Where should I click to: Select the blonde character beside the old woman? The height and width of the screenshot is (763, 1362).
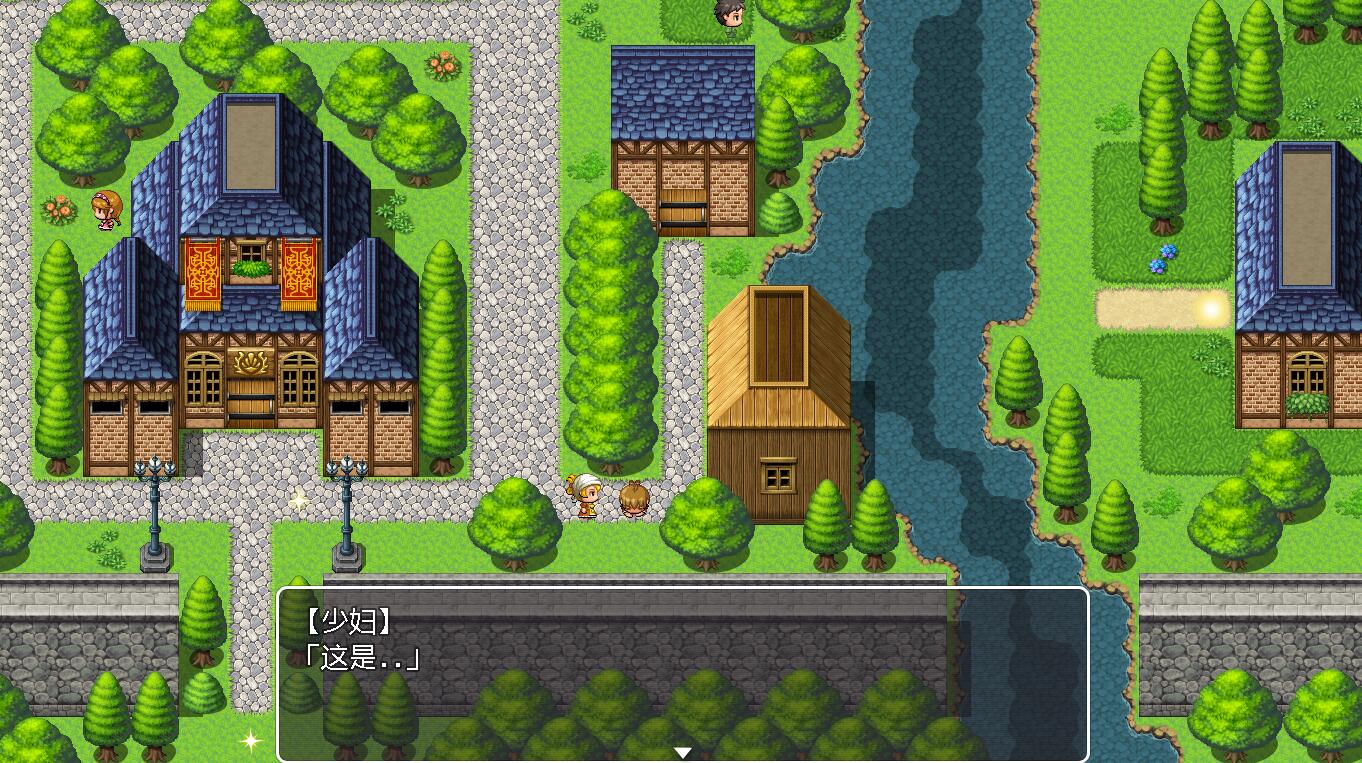[x=633, y=500]
